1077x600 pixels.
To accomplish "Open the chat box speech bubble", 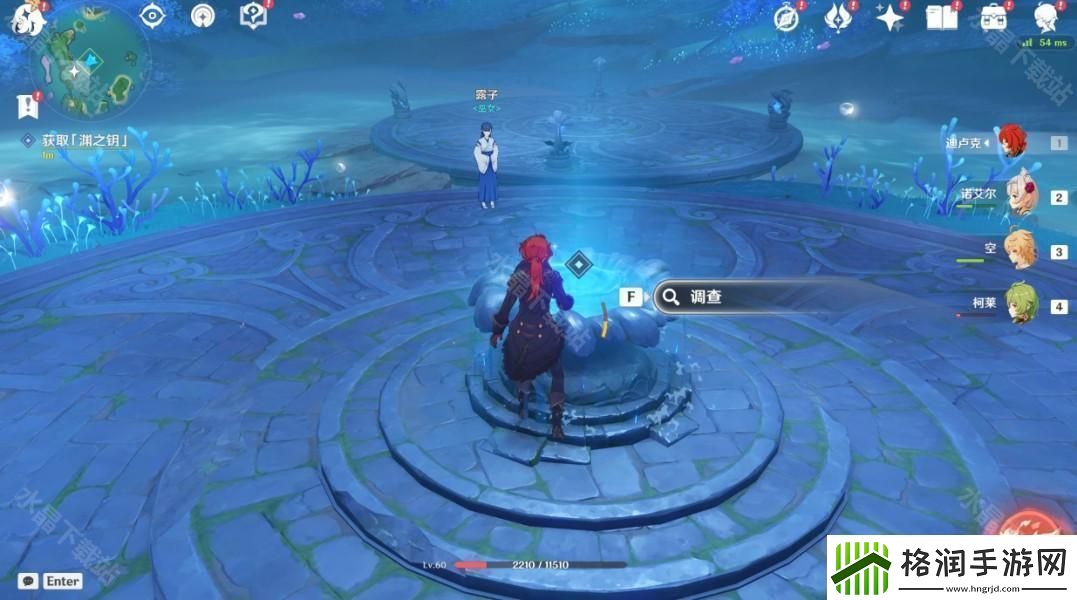I will coord(29,581).
